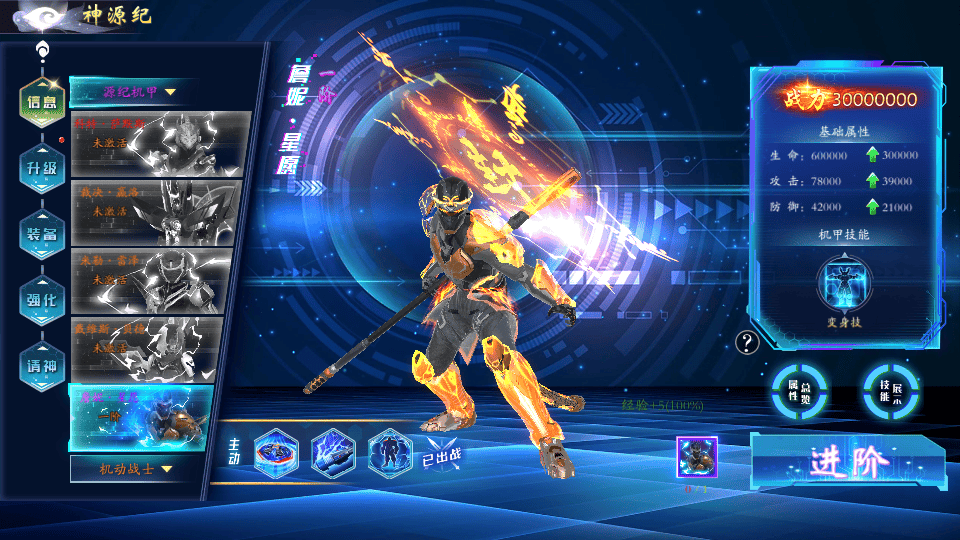Click the 进阶 advance button
This screenshot has height=540, width=960.
point(848,461)
